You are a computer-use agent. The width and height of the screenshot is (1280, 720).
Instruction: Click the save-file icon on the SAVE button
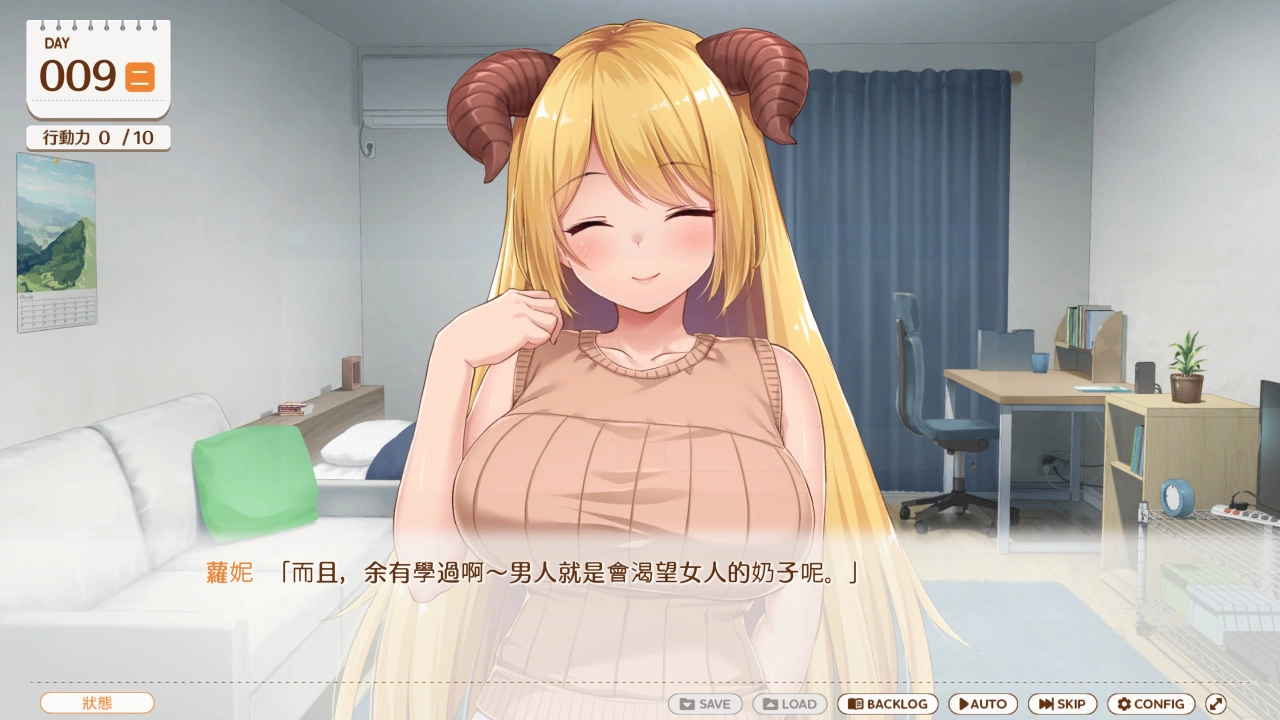[688, 704]
